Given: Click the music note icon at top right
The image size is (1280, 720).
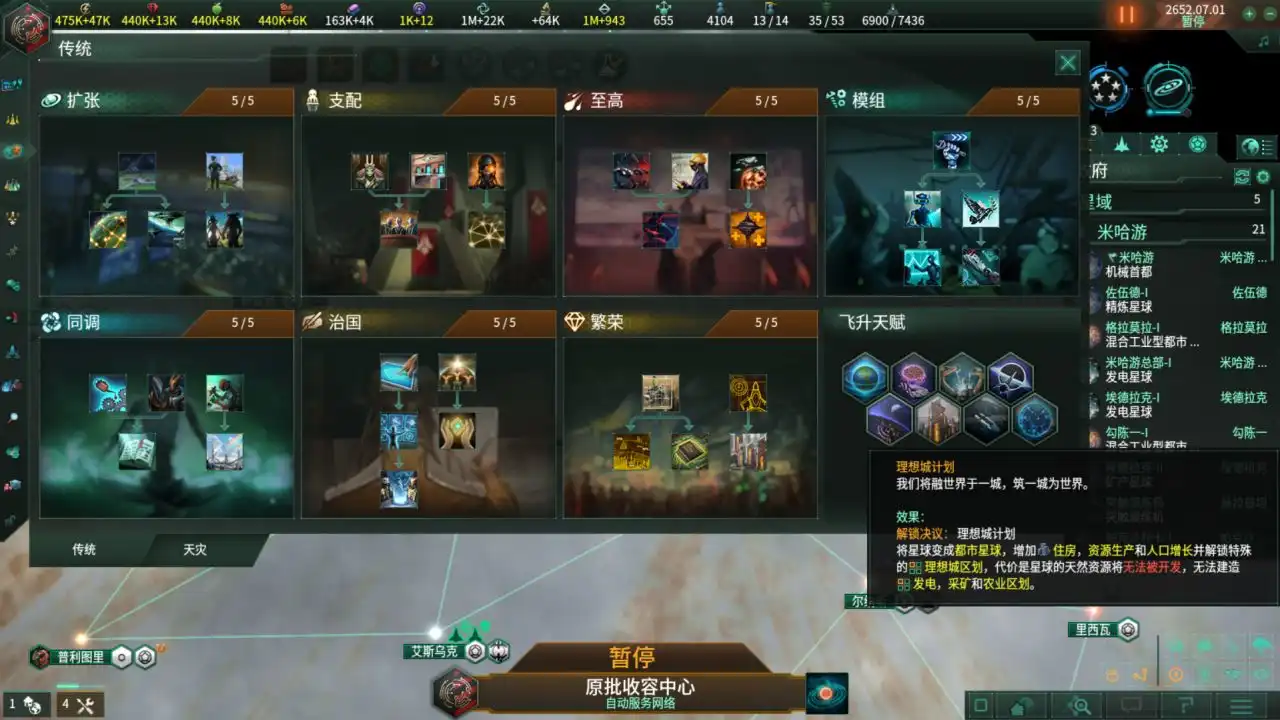Looking at the screenshot, I should point(1263,41).
